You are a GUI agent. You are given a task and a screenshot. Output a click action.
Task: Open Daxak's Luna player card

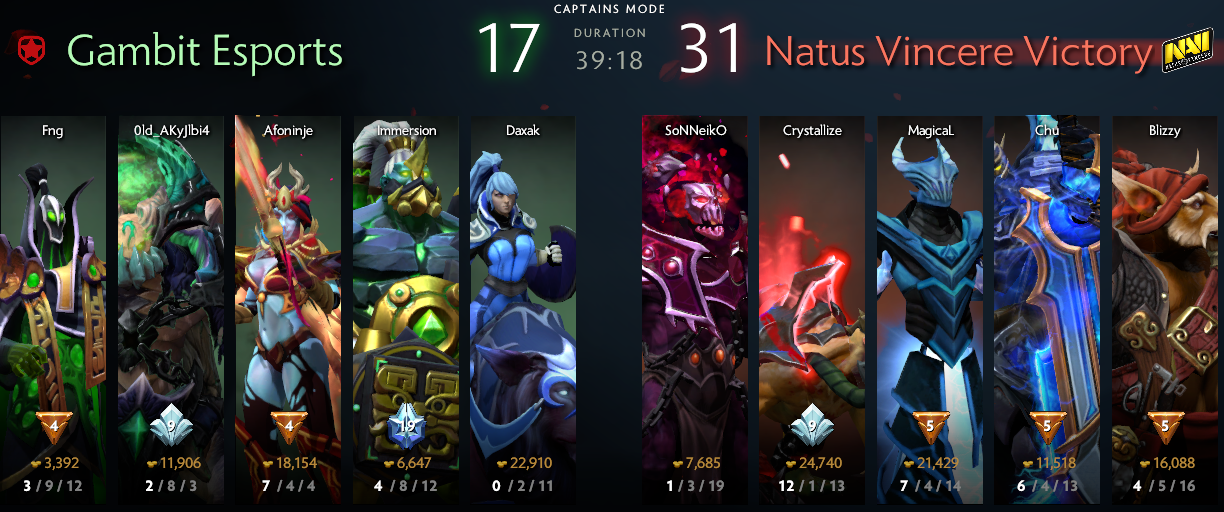[523, 300]
